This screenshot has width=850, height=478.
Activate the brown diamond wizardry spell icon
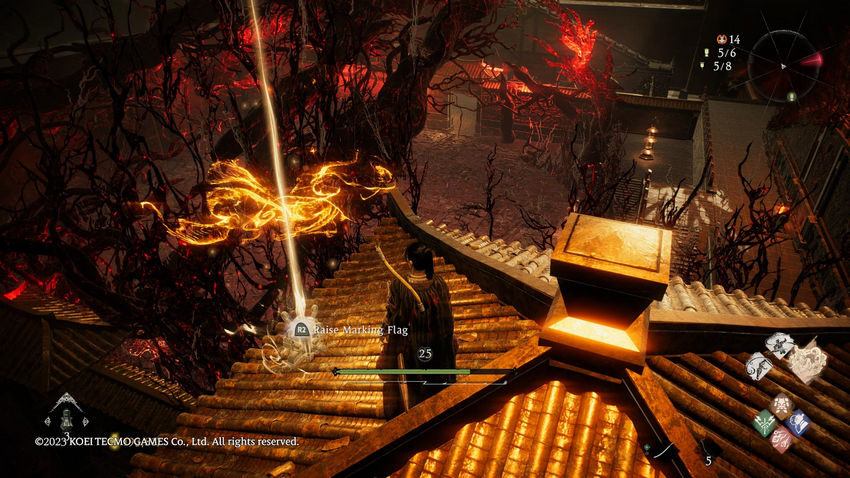click(x=780, y=405)
